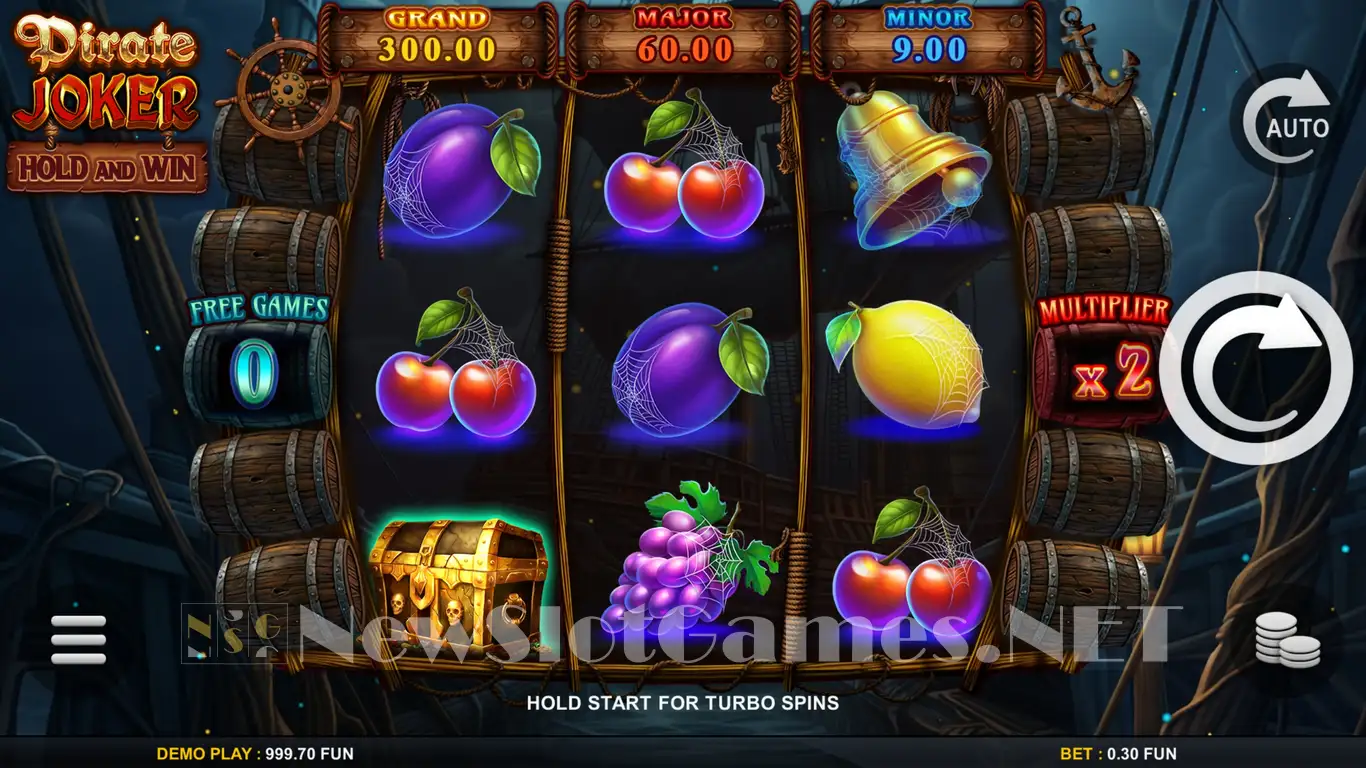Activate the AUTO spin button
The image size is (1366, 768).
click(1287, 122)
